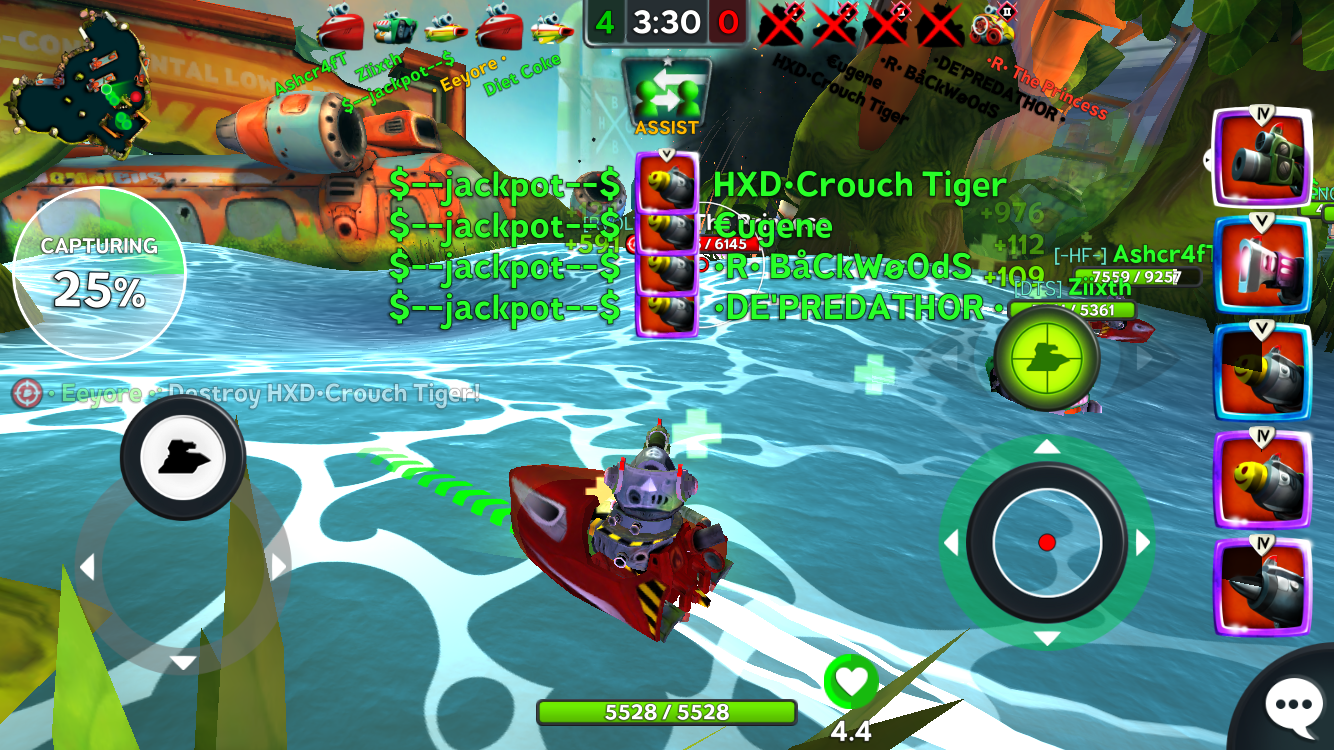Fire the blue-bordered yellow smiley cannon
Viewport: 1334px width, 750px height.
tap(1262, 372)
